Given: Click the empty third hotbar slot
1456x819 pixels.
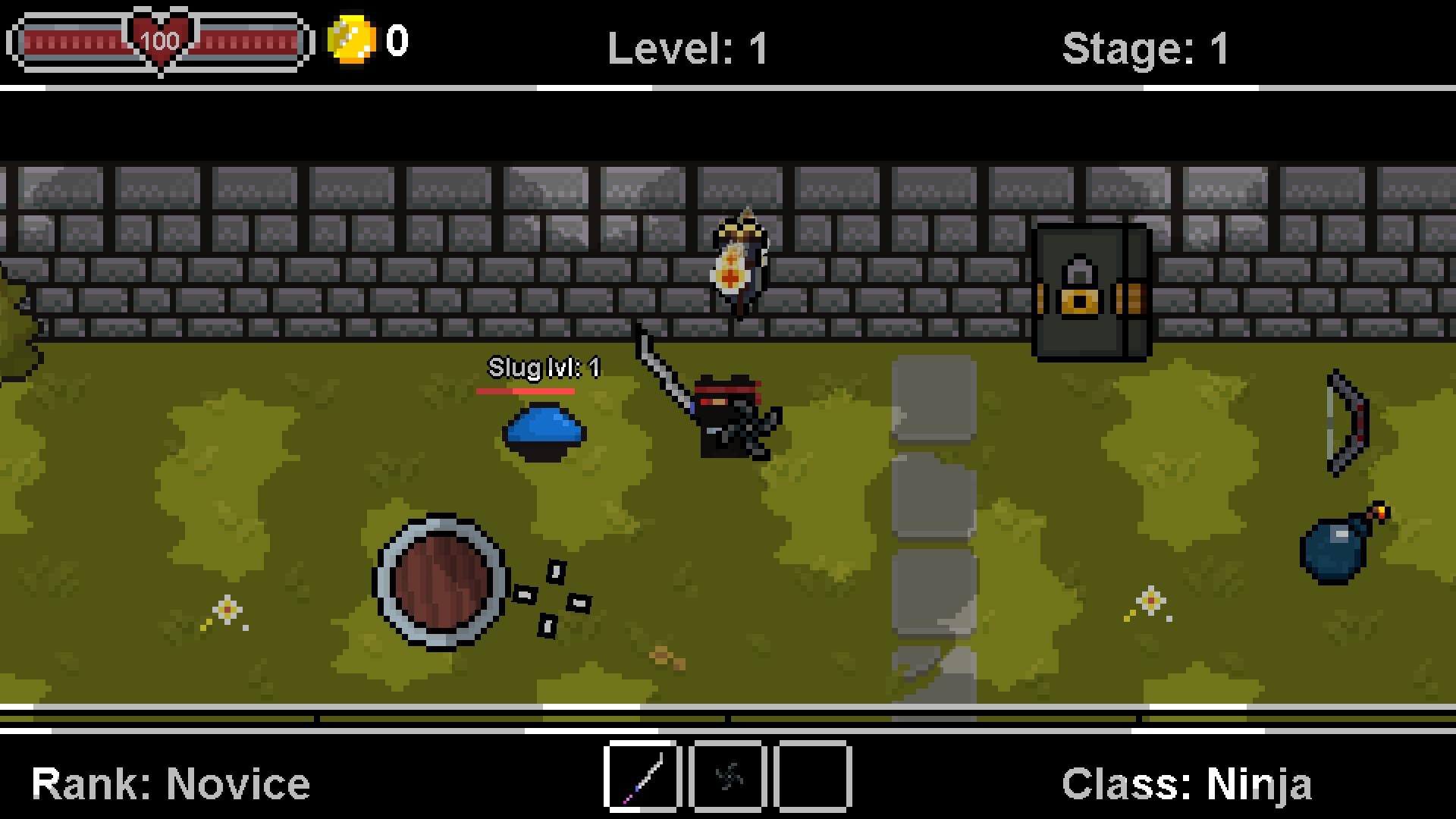Looking at the screenshot, I should pyautogui.click(x=811, y=778).
